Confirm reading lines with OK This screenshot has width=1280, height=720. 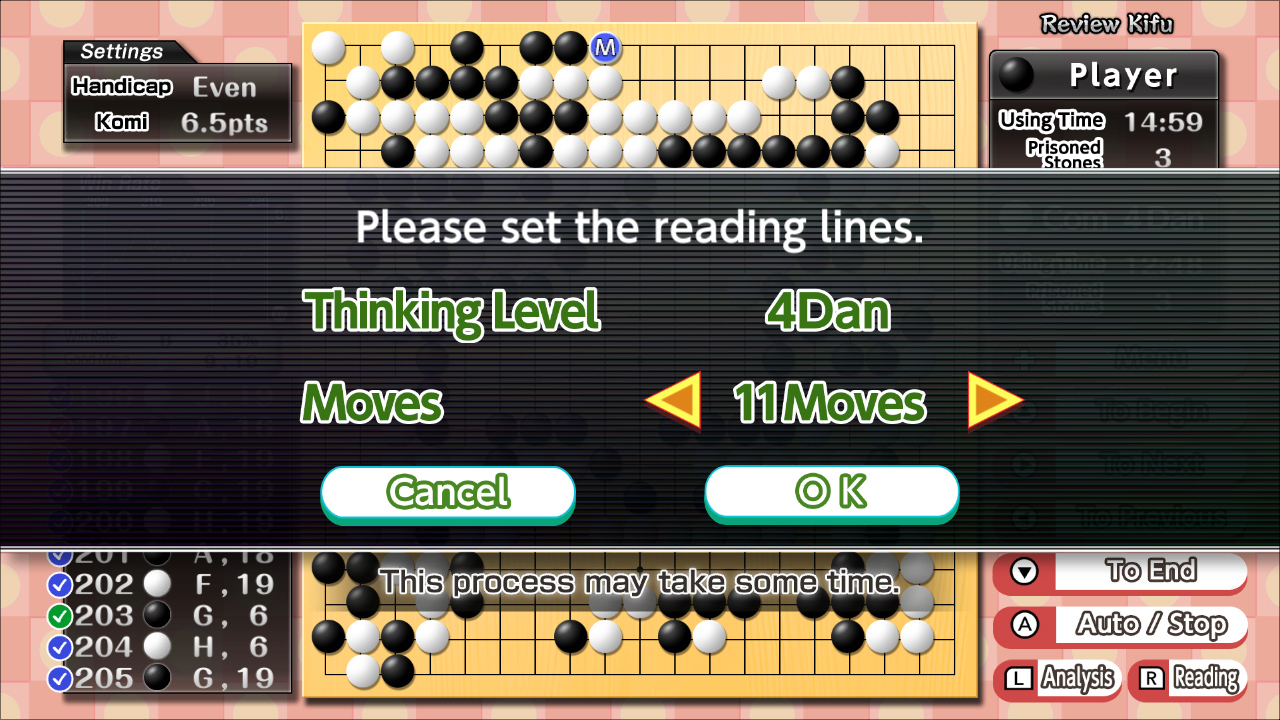tap(831, 492)
